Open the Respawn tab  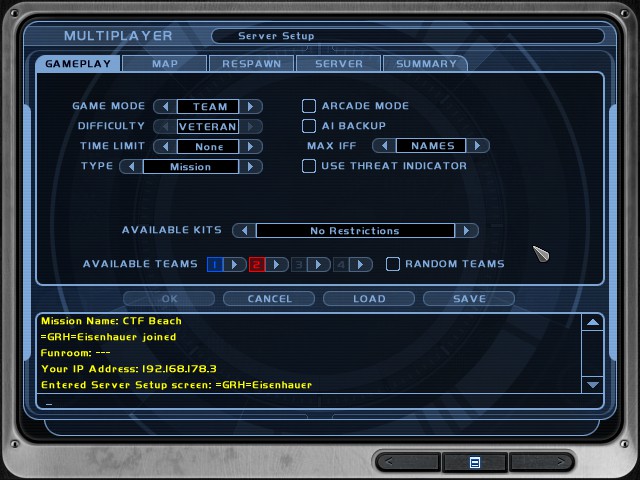coord(251,64)
